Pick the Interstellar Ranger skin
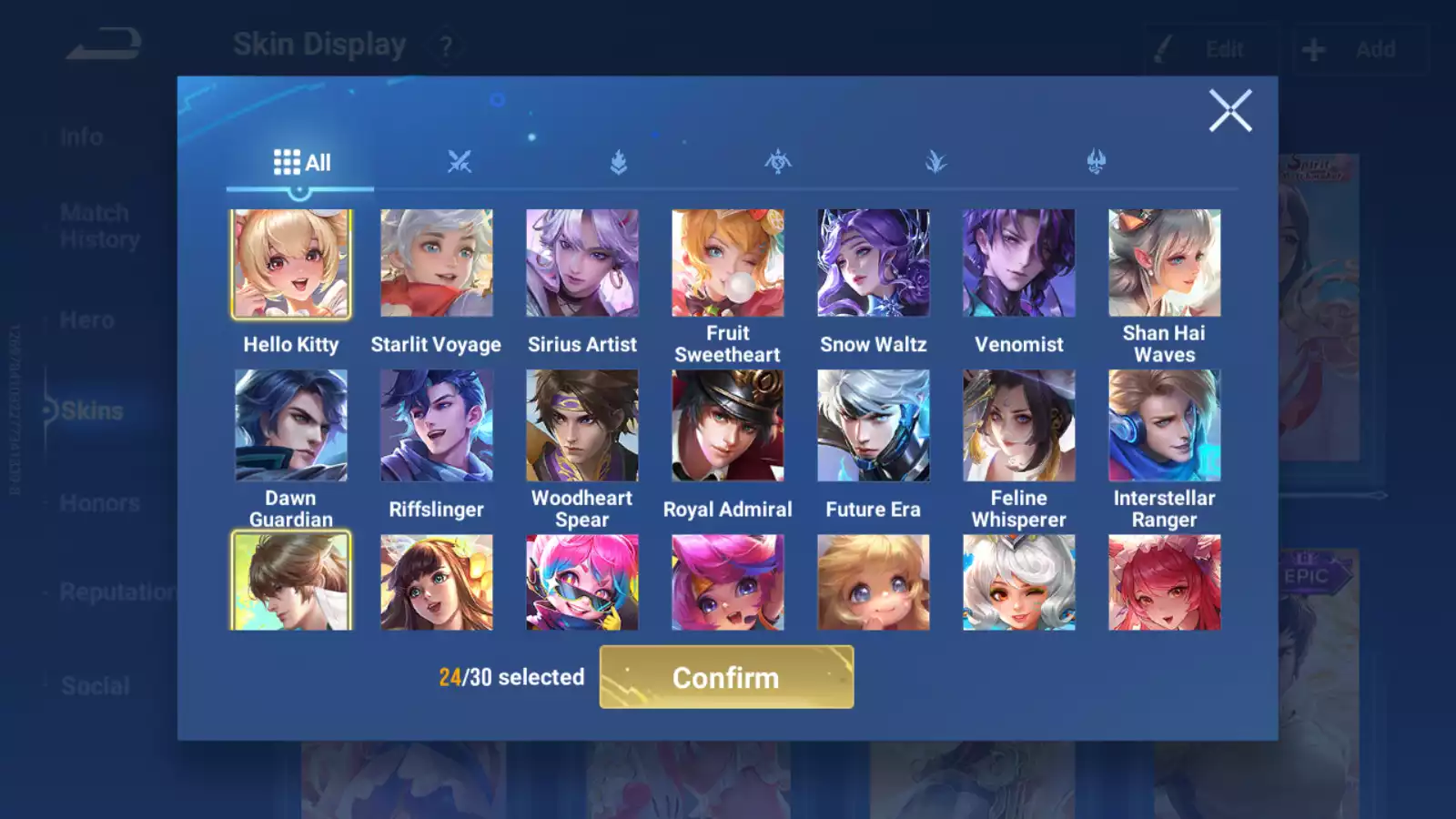This screenshot has height=819, width=1456. pos(1165,425)
